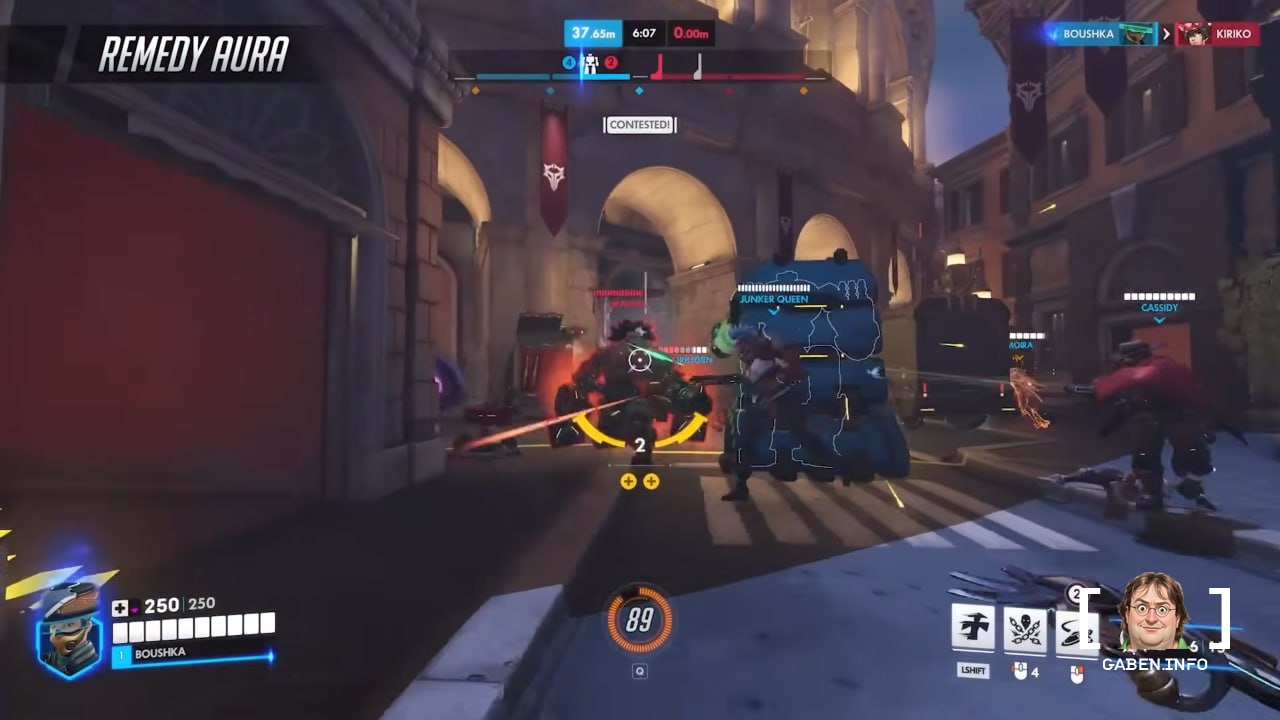Click the ultimate charge meter showing 89
This screenshot has width=1280, height=720.
pyautogui.click(x=640, y=618)
